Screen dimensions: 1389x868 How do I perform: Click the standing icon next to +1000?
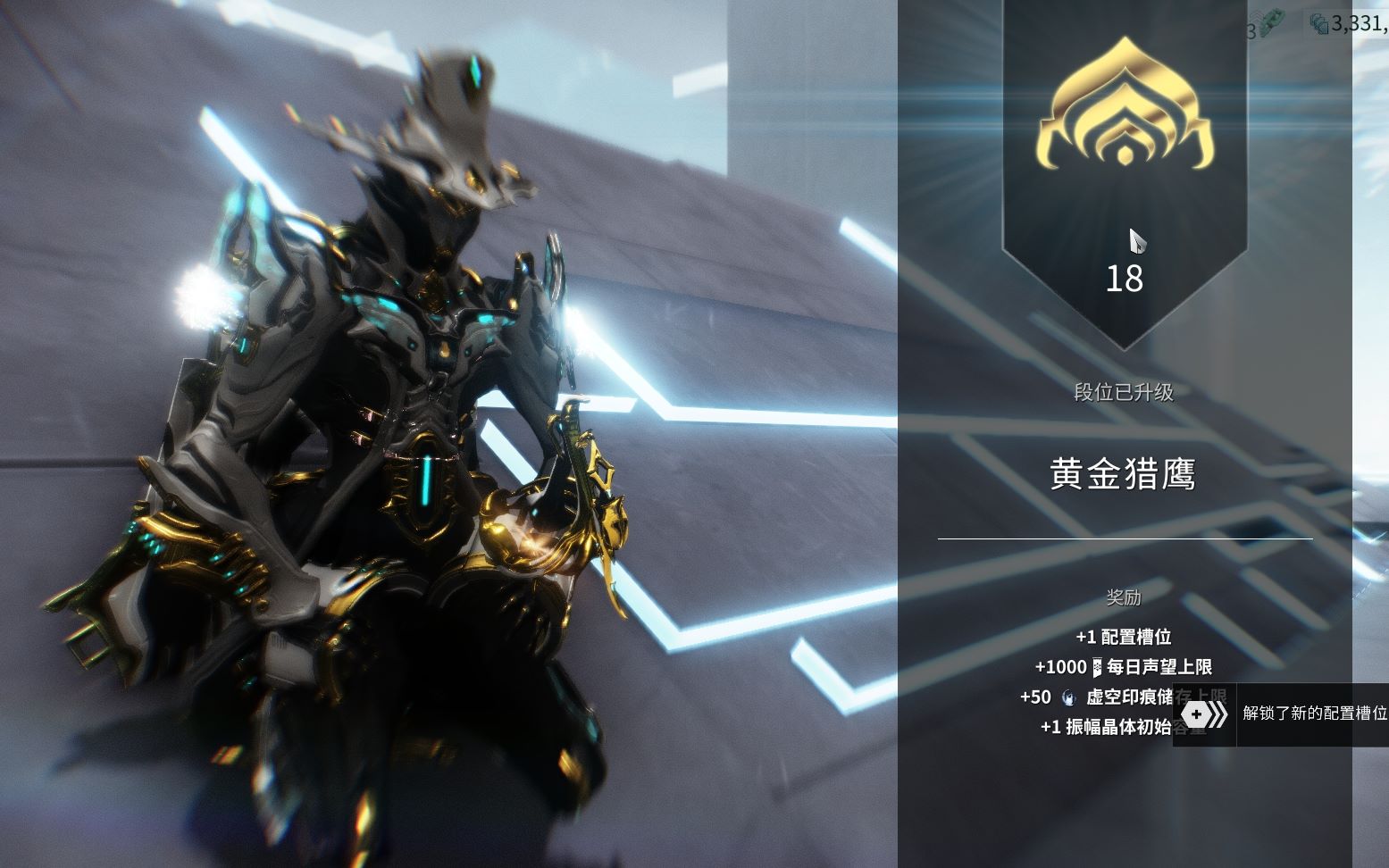point(1097,668)
